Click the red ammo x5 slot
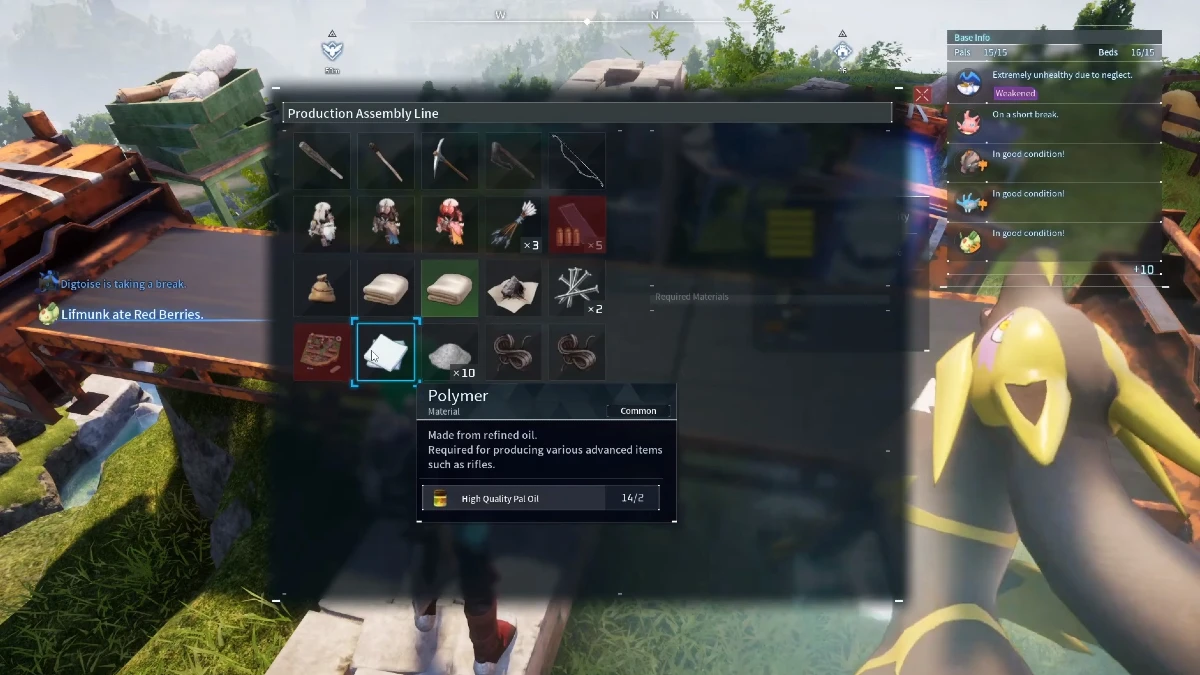Screen dimensions: 1200x675 tap(577, 224)
